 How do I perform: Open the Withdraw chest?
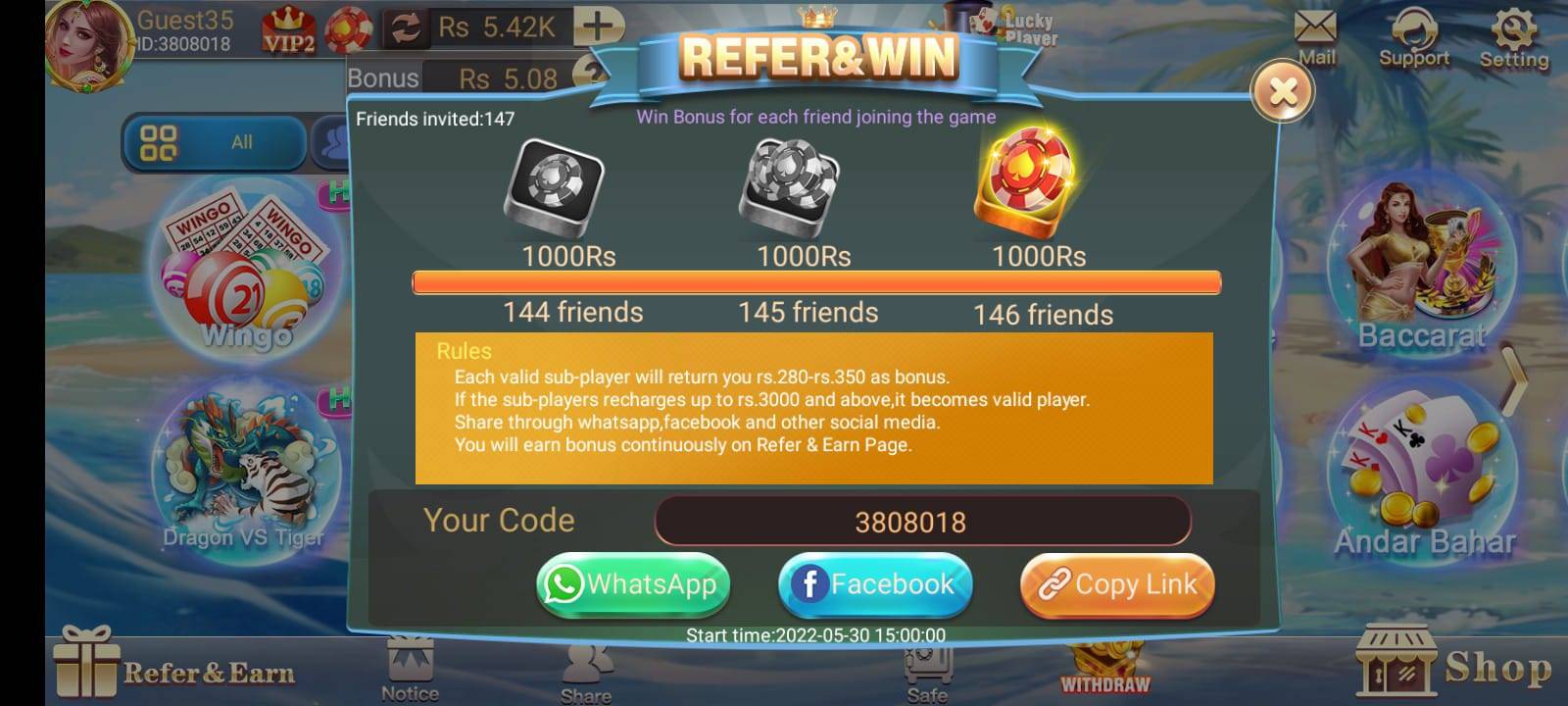(1104, 669)
